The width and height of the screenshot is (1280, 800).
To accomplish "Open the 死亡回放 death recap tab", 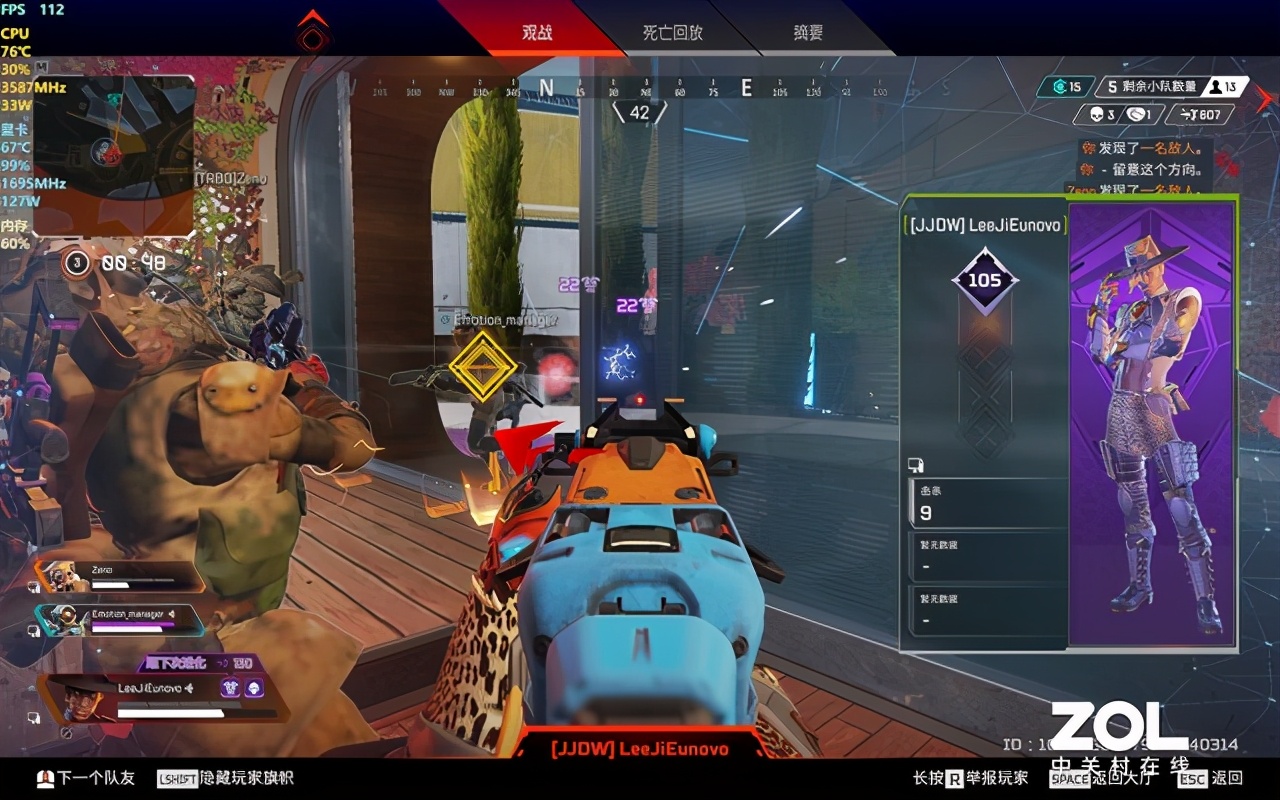I will pos(672,32).
